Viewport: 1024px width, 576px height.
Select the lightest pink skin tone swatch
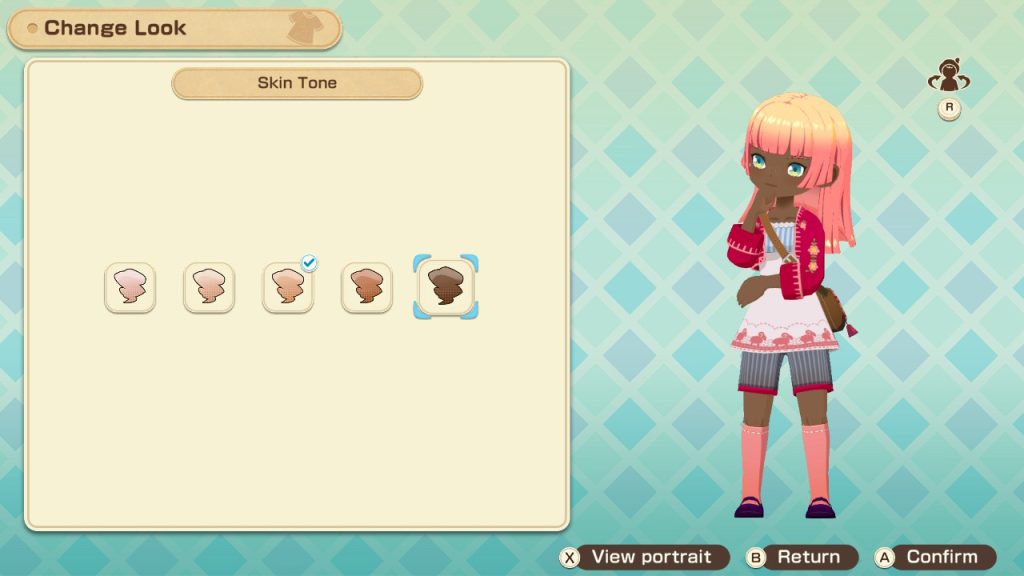coord(130,288)
